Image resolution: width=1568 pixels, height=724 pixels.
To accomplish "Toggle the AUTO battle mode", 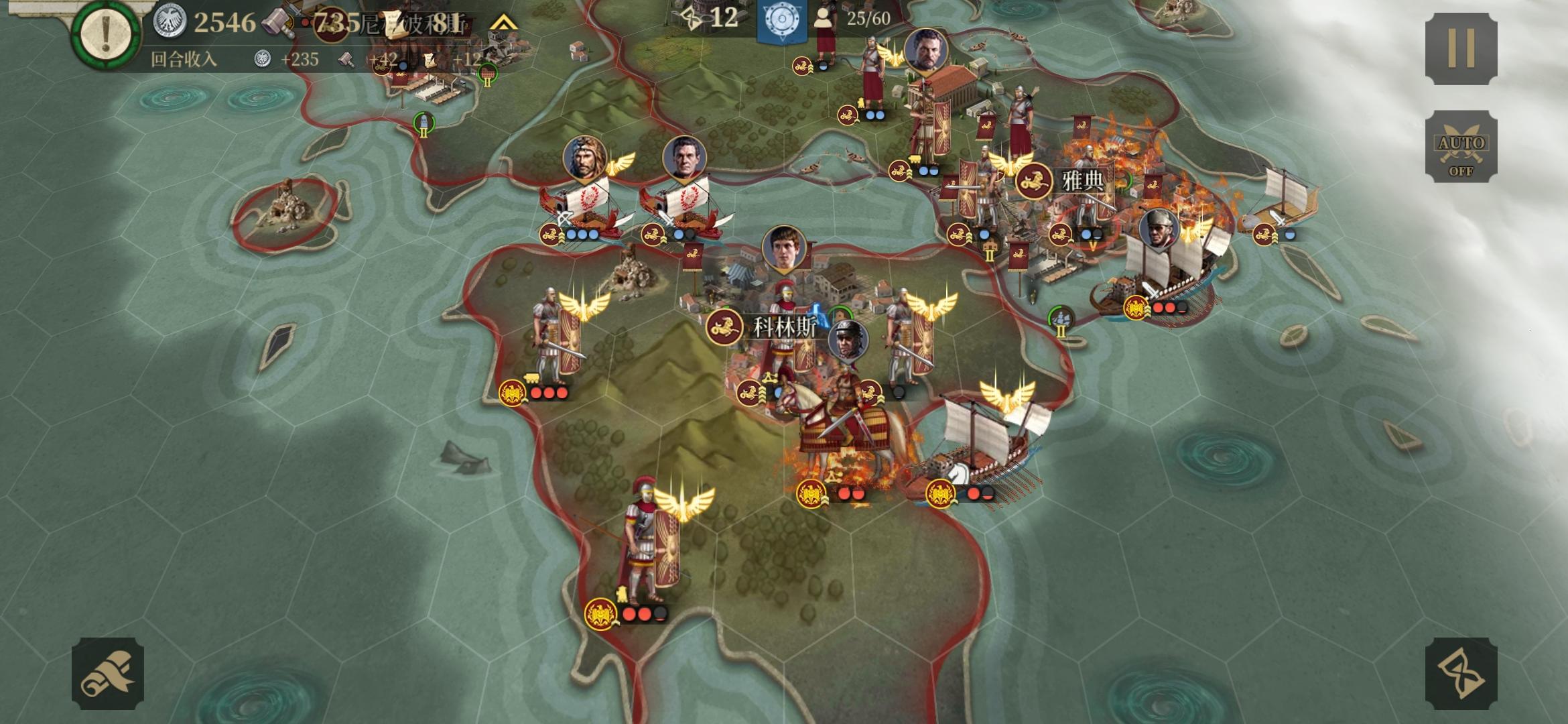I will (x=1461, y=146).
